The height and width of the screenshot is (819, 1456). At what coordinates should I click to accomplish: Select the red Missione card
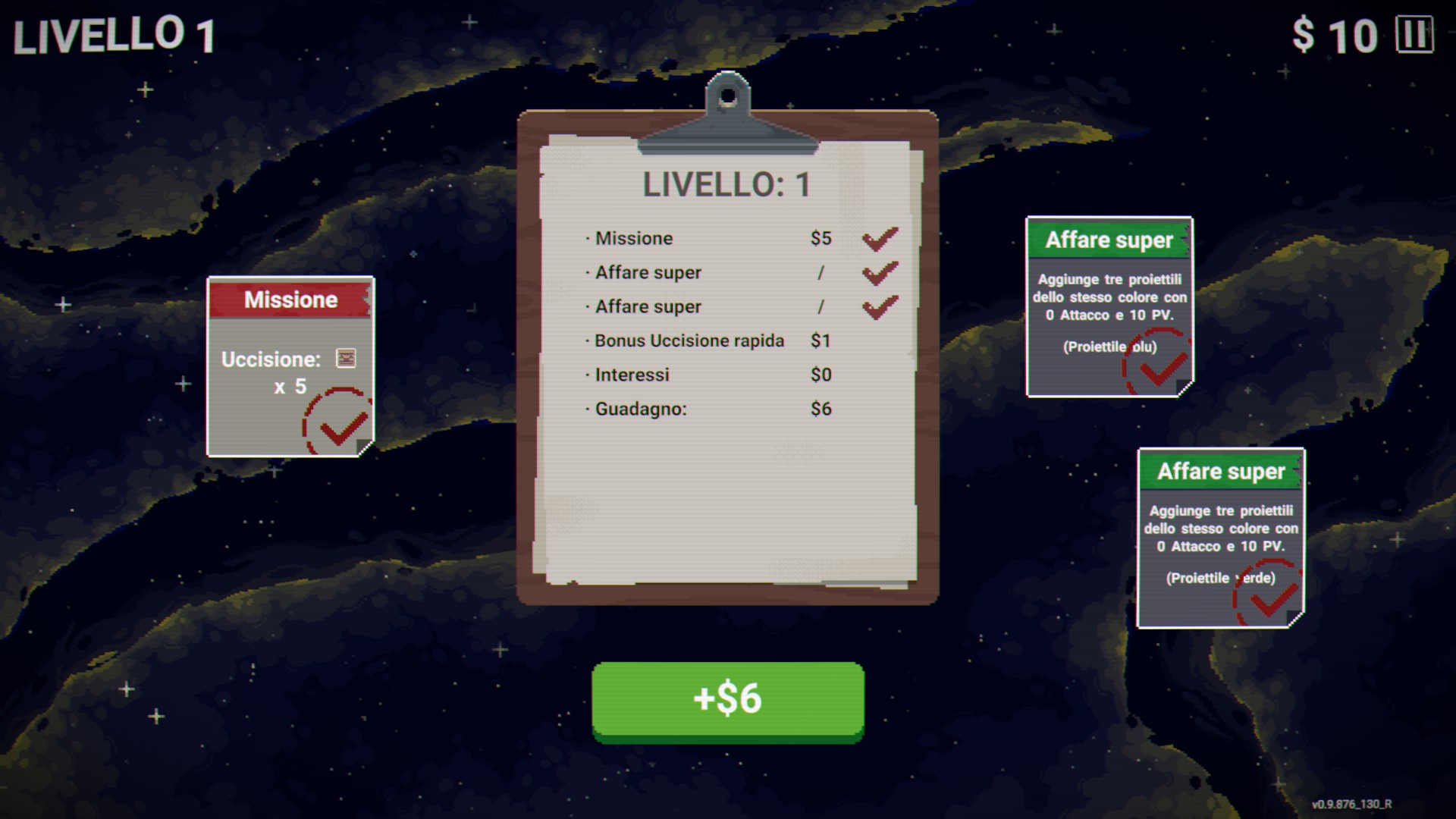click(290, 366)
